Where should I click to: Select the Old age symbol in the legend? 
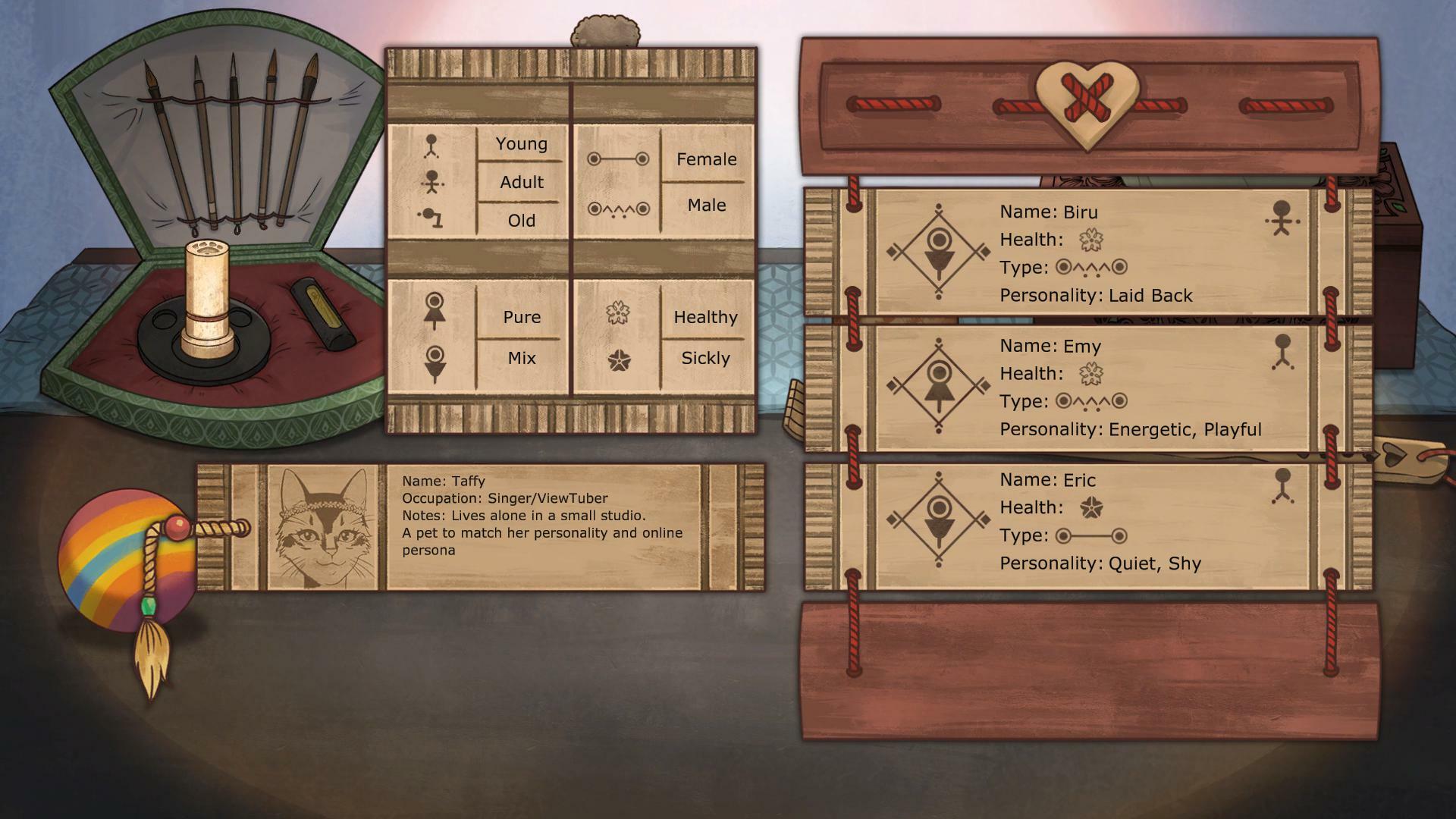point(432,219)
